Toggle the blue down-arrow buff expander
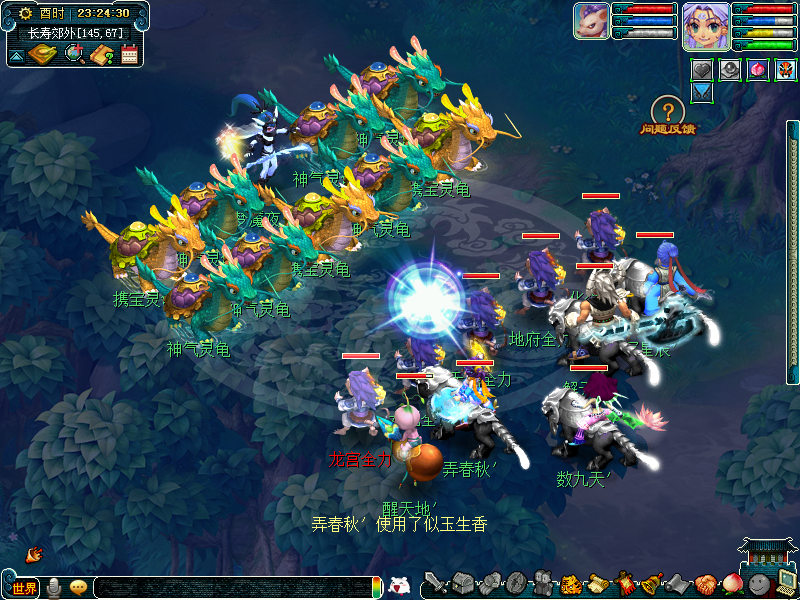The width and height of the screenshot is (800, 600). point(702,91)
